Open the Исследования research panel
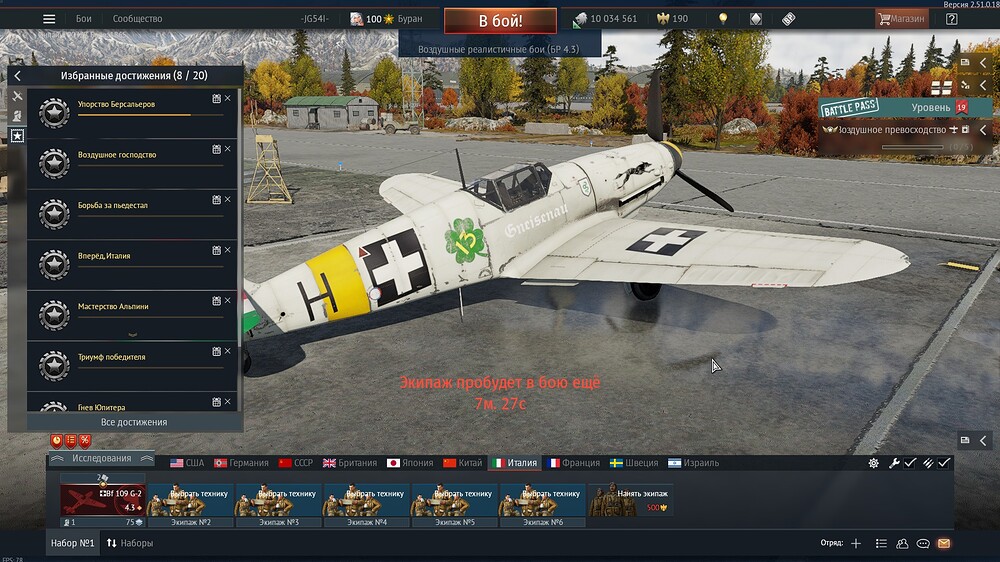Viewport: 1000px width, 562px height. (x=101, y=459)
